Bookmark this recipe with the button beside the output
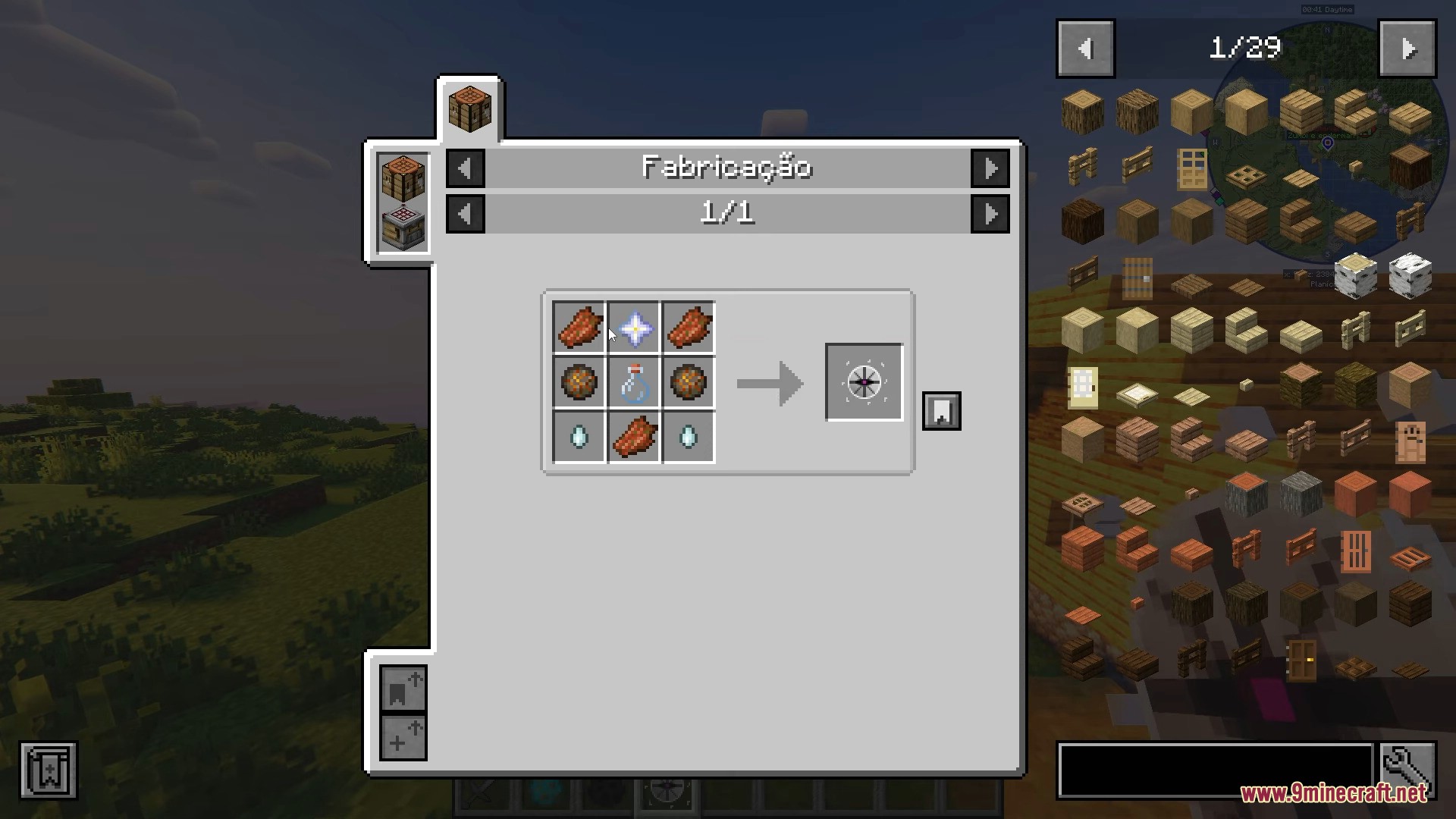This screenshot has width=1456, height=819. [x=941, y=411]
